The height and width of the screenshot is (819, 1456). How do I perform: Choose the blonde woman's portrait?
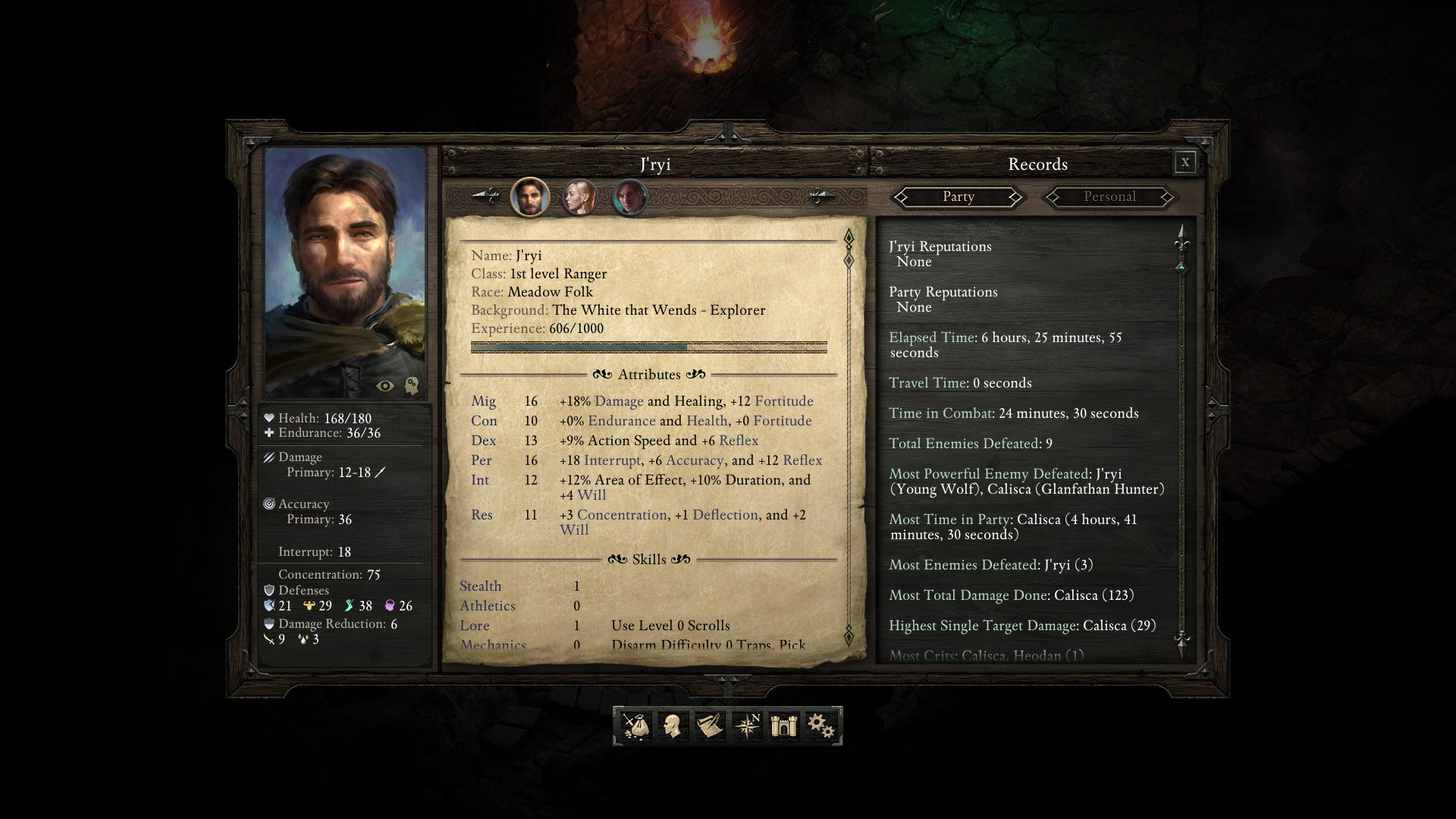(x=579, y=197)
